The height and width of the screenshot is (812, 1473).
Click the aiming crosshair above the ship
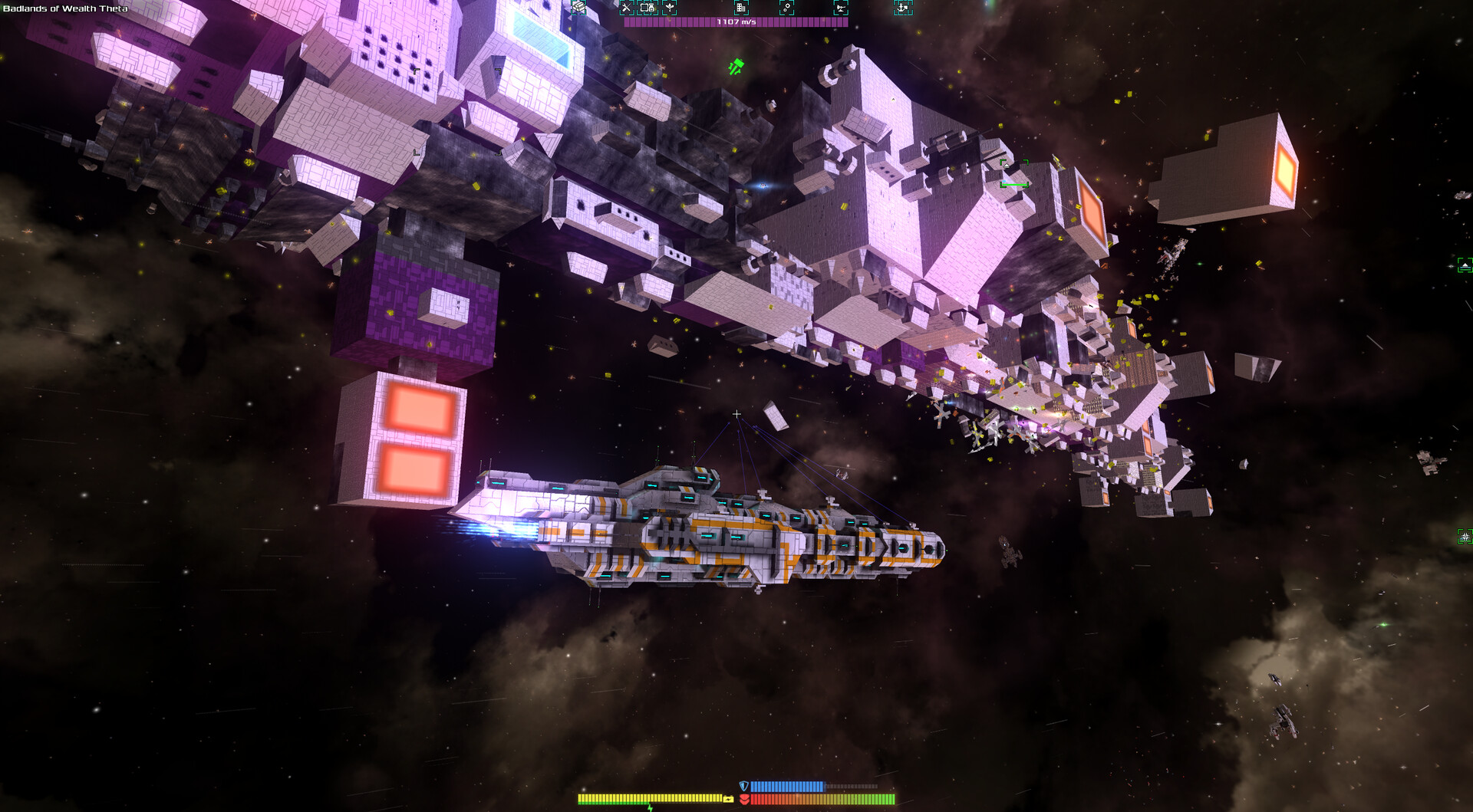(x=736, y=413)
